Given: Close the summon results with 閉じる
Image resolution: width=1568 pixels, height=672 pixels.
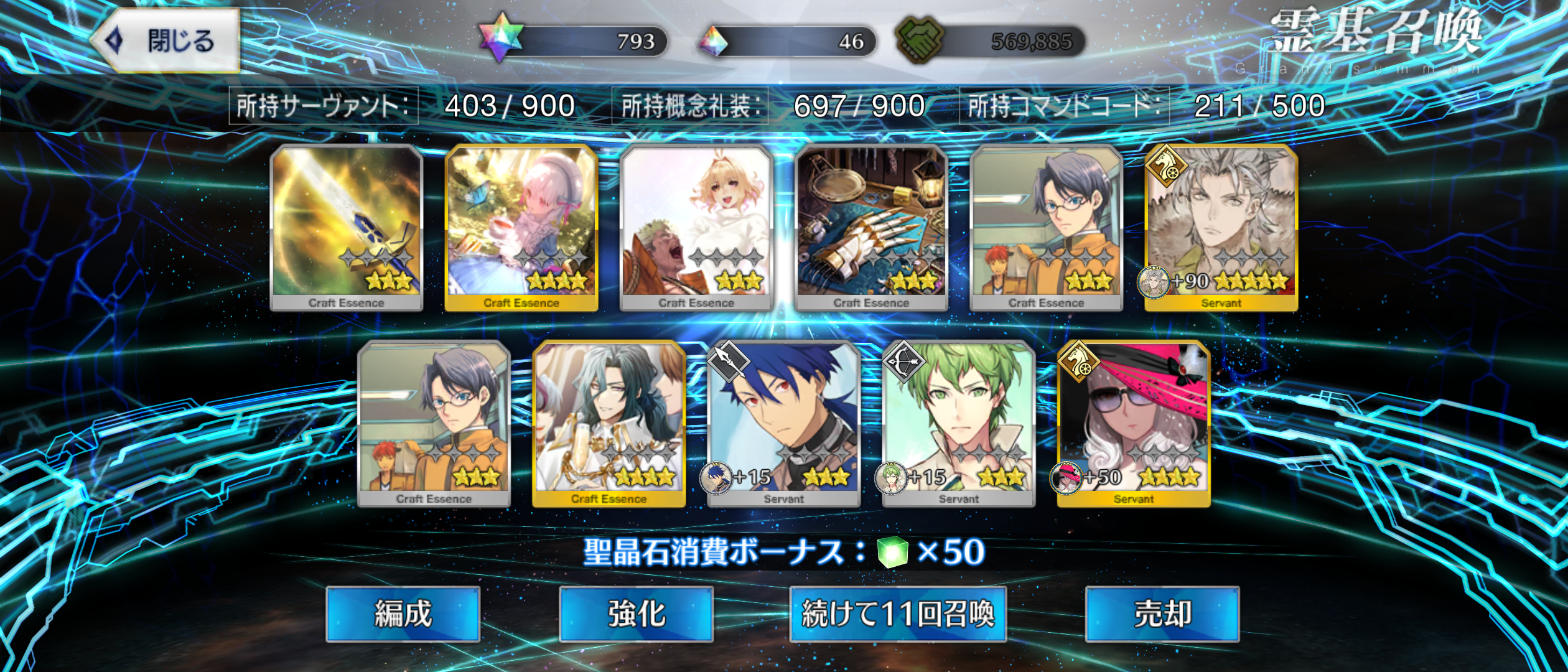Looking at the screenshot, I should click(166, 41).
